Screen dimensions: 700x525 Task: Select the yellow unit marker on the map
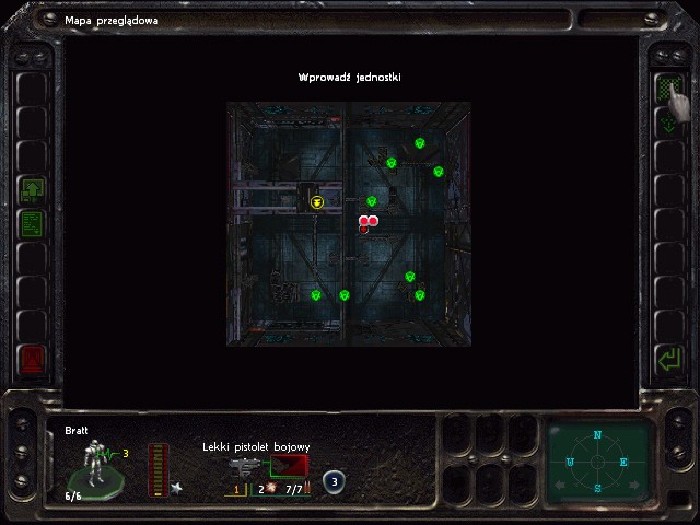pyautogui.click(x=317, y=202)
